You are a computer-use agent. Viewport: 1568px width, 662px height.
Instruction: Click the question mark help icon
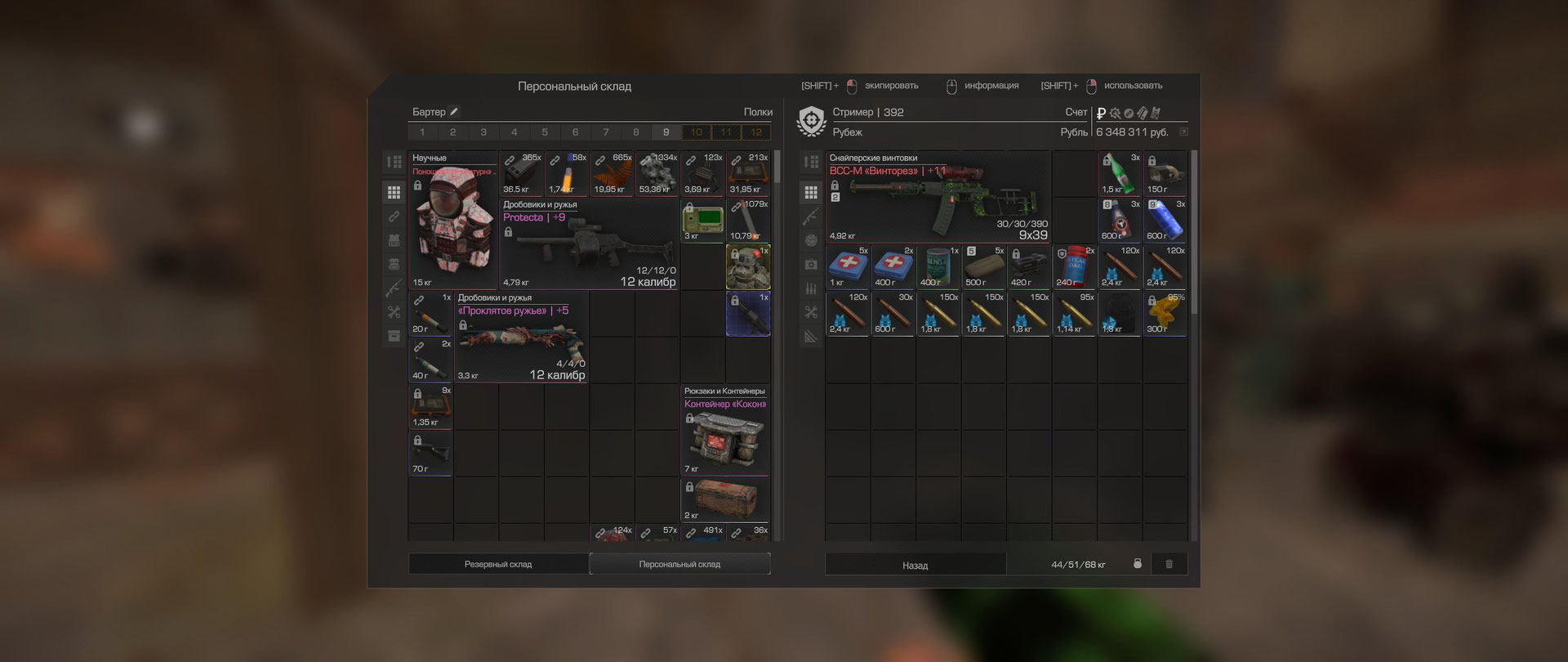(x=1183, y=132)
